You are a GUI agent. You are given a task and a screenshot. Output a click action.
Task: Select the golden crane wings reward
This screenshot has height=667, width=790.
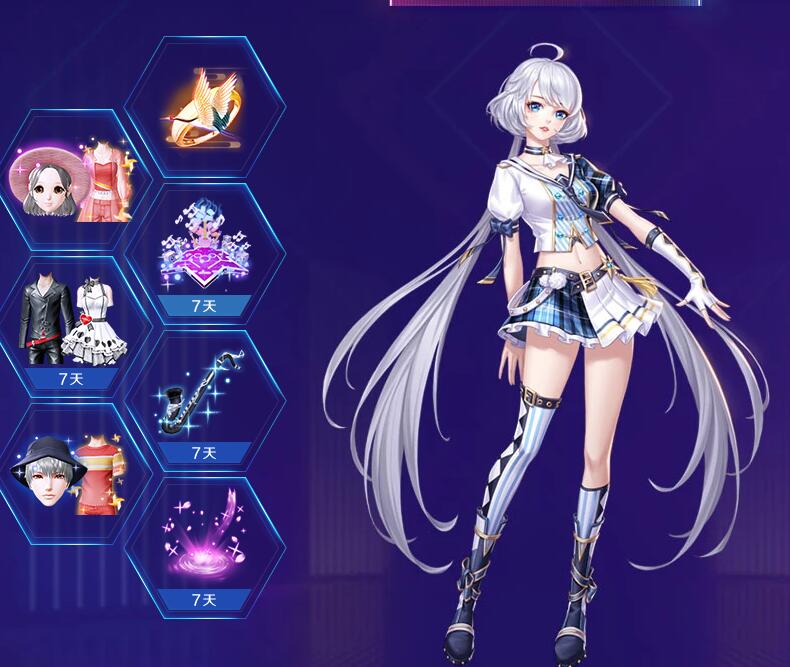tap(204, 108)
